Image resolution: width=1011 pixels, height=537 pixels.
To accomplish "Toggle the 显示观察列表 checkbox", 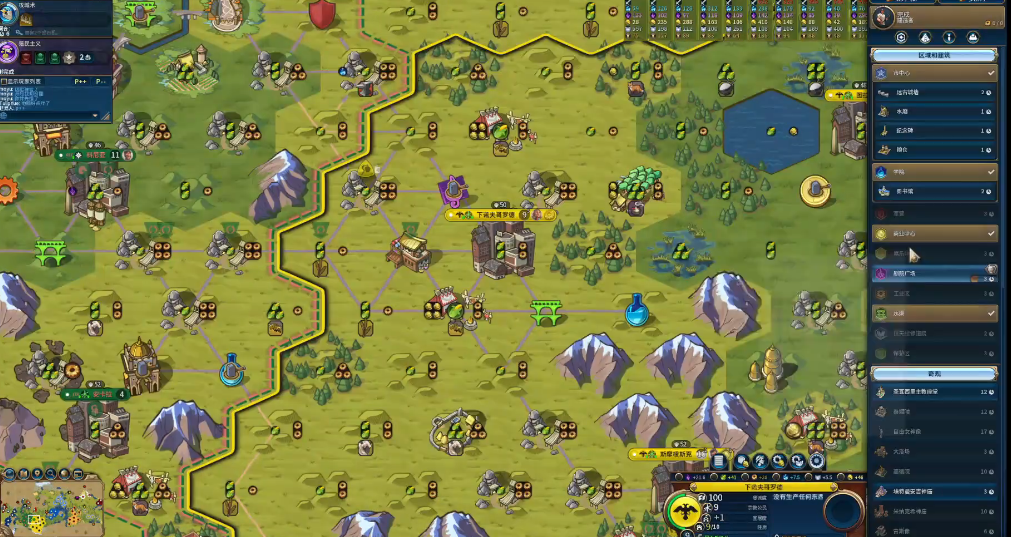I will 5,79.
